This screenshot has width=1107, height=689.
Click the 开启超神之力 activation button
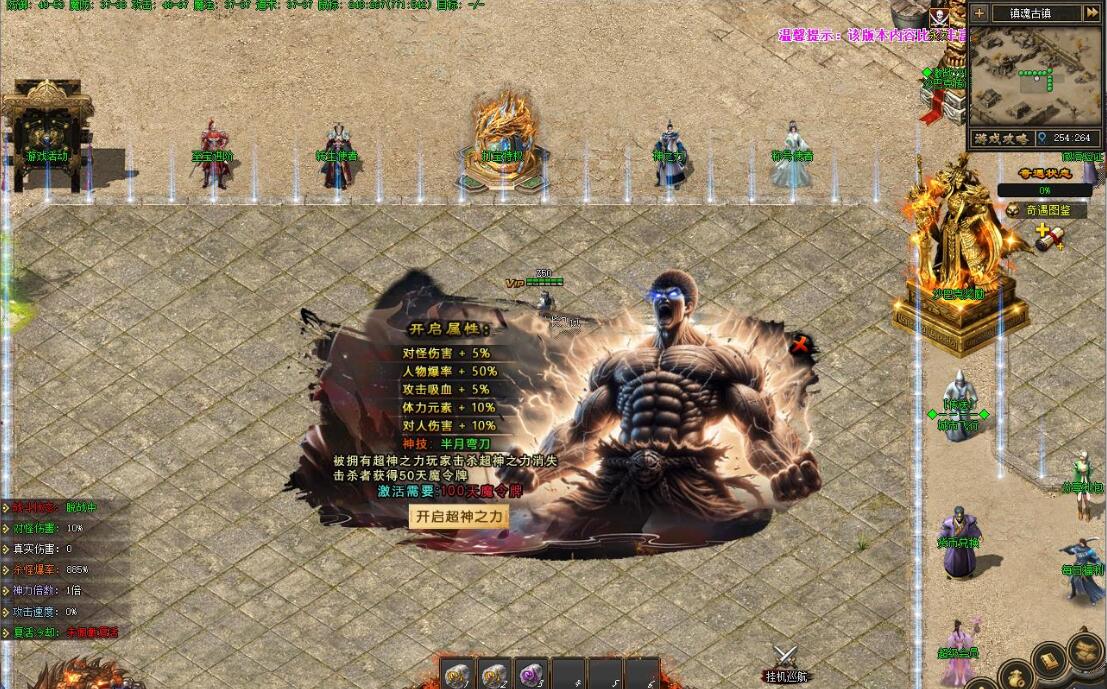460,517
